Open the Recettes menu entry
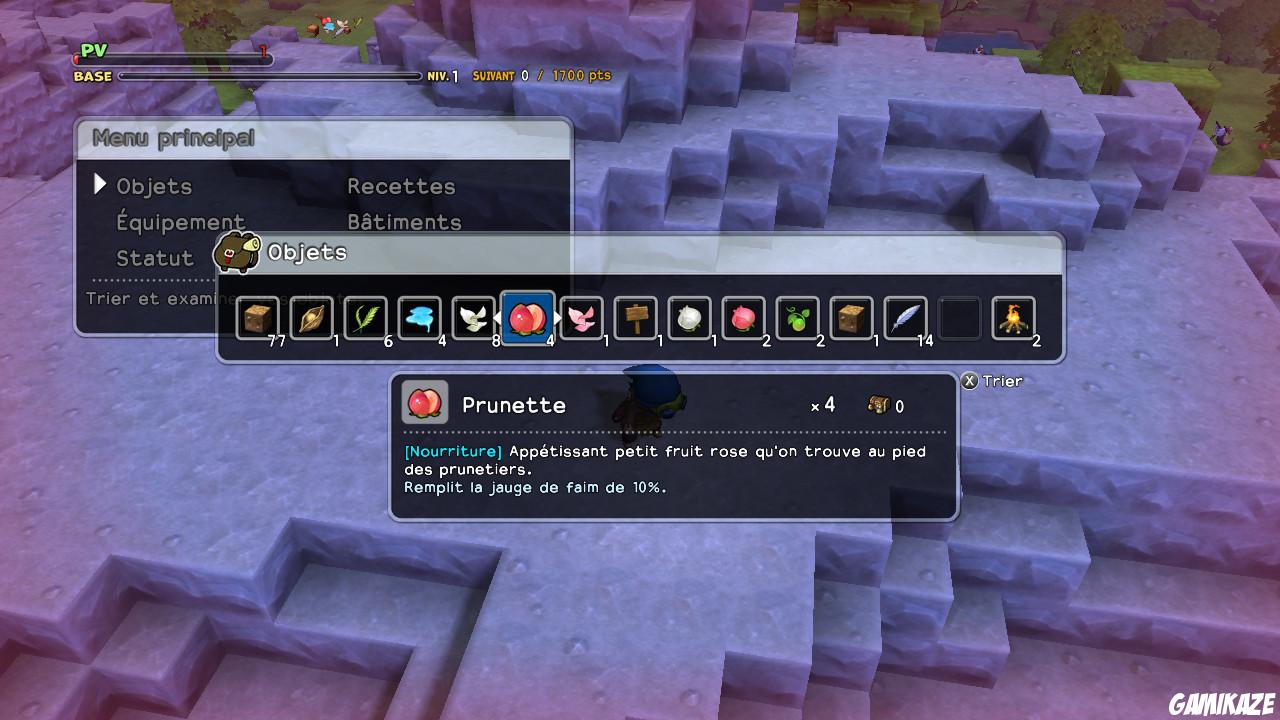 tap(401, 186)
